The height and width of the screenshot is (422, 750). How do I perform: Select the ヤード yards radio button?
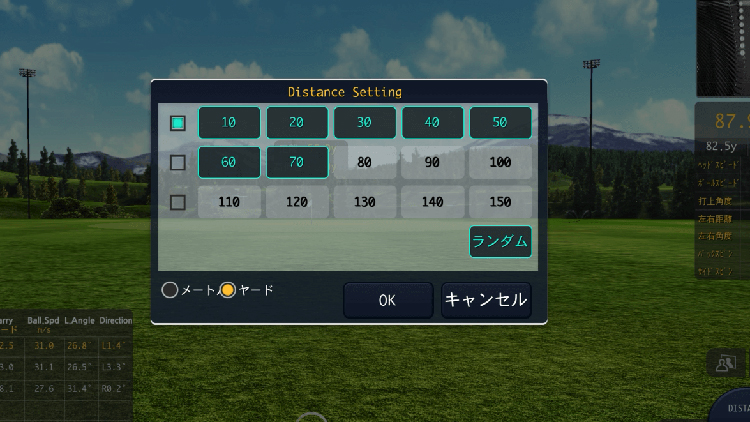coord(228,290)
